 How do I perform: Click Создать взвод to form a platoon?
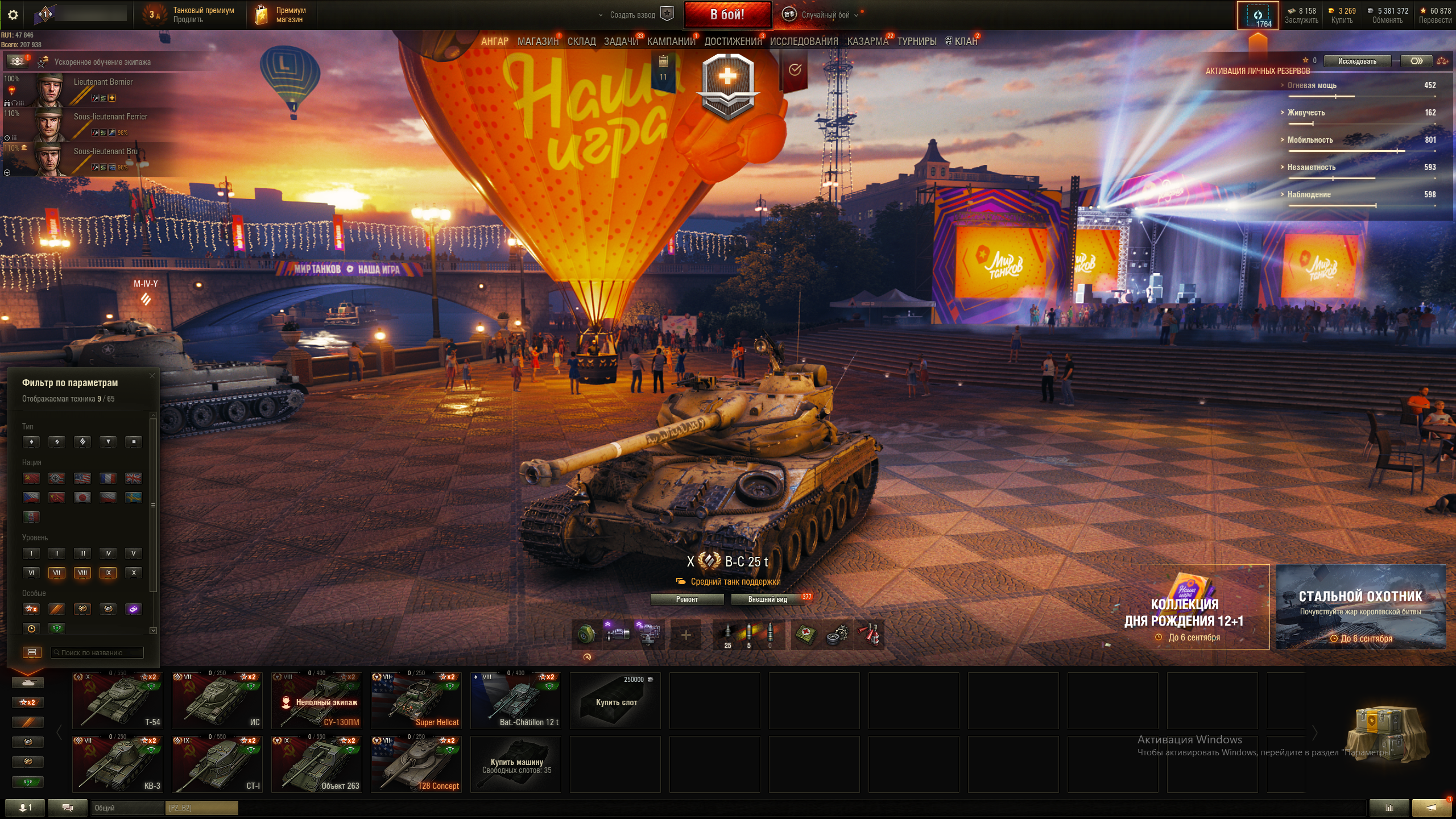tap(632, 15)
